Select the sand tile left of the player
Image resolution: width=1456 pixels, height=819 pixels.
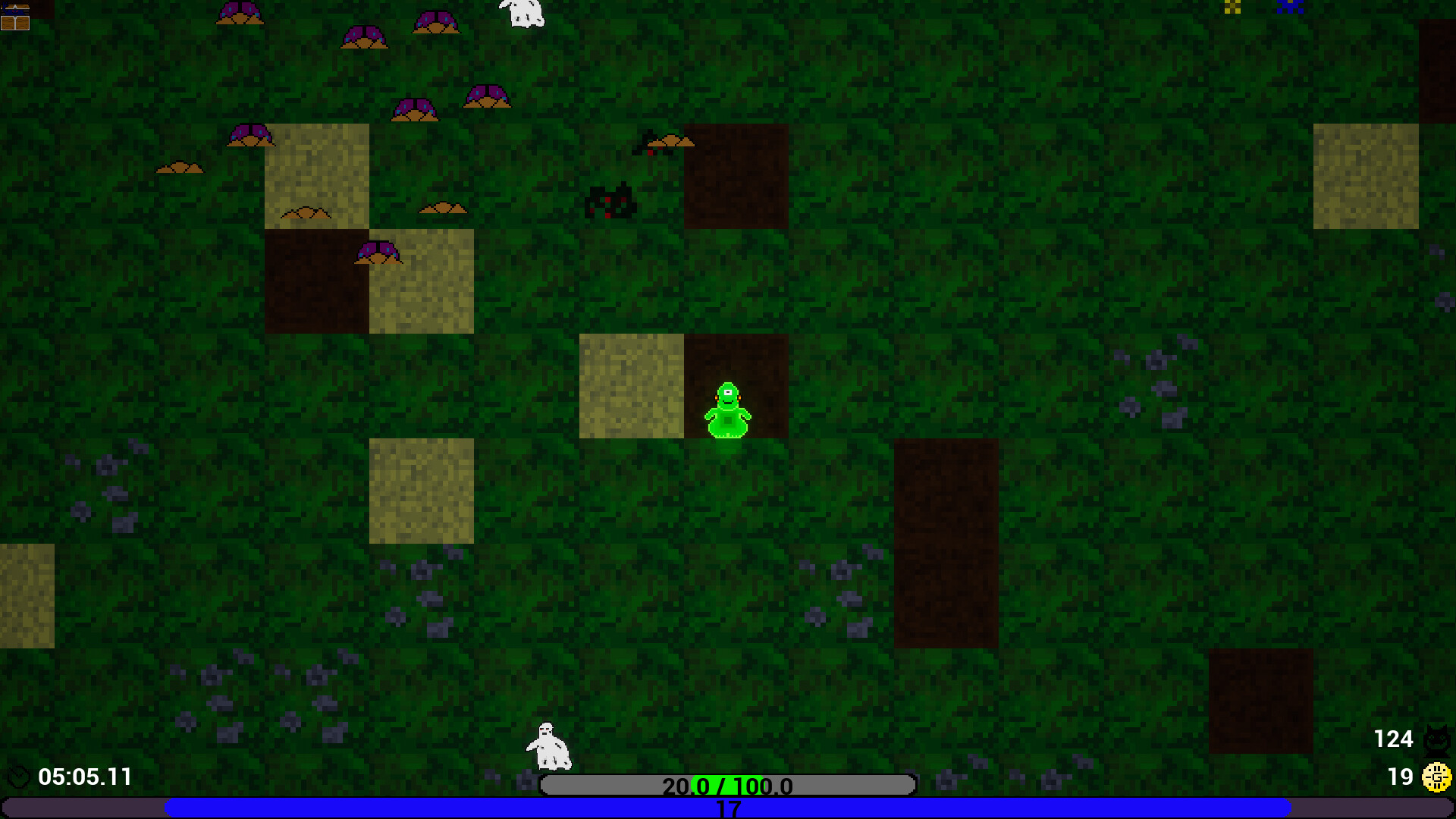tap(631, 387)
